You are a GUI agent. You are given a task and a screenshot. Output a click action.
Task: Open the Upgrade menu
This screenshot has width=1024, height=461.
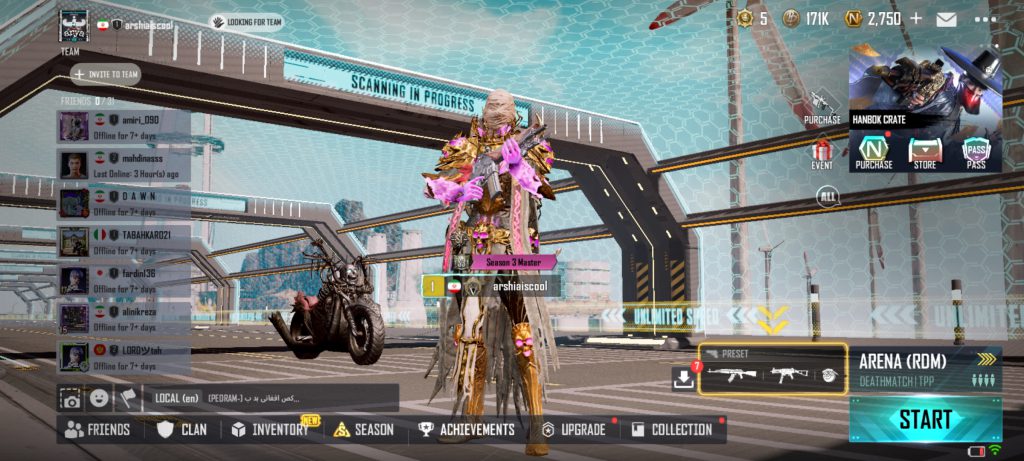(x=574, y=430)
